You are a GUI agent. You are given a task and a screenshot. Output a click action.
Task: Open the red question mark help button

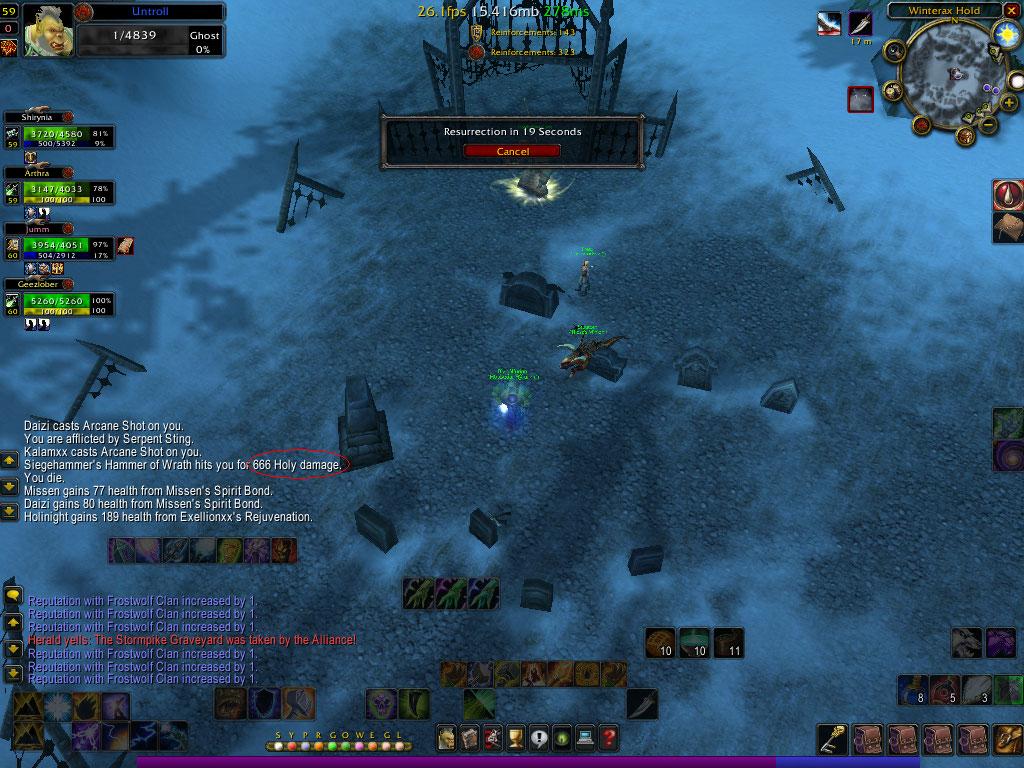pyautogui.click(x=608, y=739)
